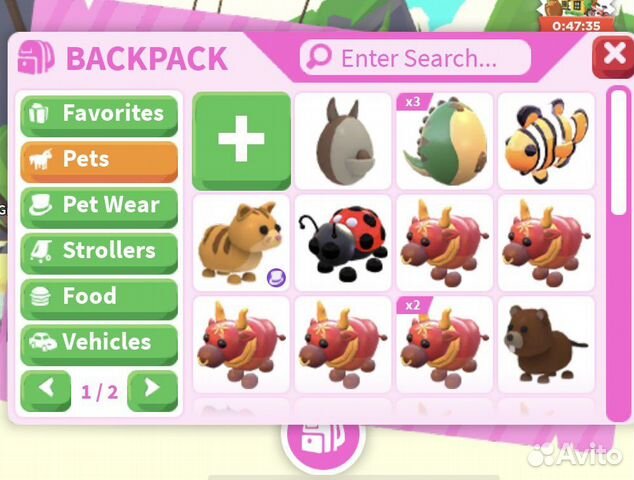Go to the next category page
Screen dimensions: 634x480
(153, 391)
